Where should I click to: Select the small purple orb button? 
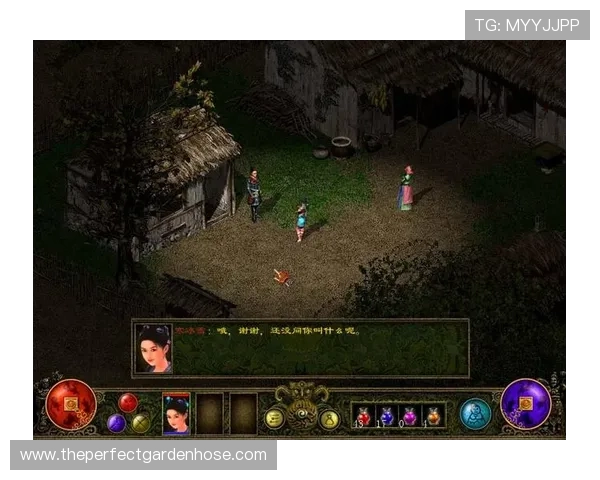click(116, 422)
